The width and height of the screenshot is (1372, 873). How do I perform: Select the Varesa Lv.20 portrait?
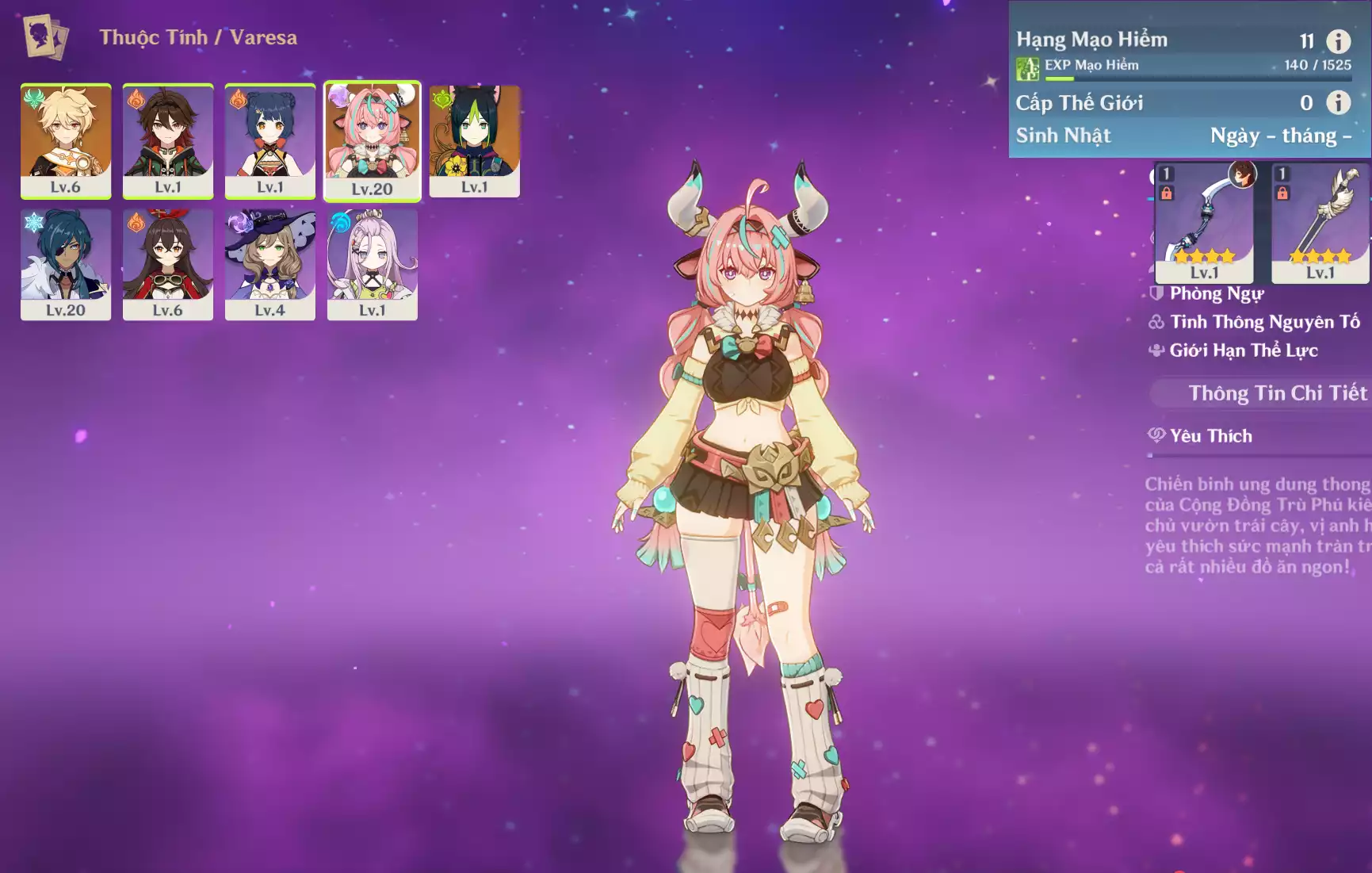click(x=372, y=141)
